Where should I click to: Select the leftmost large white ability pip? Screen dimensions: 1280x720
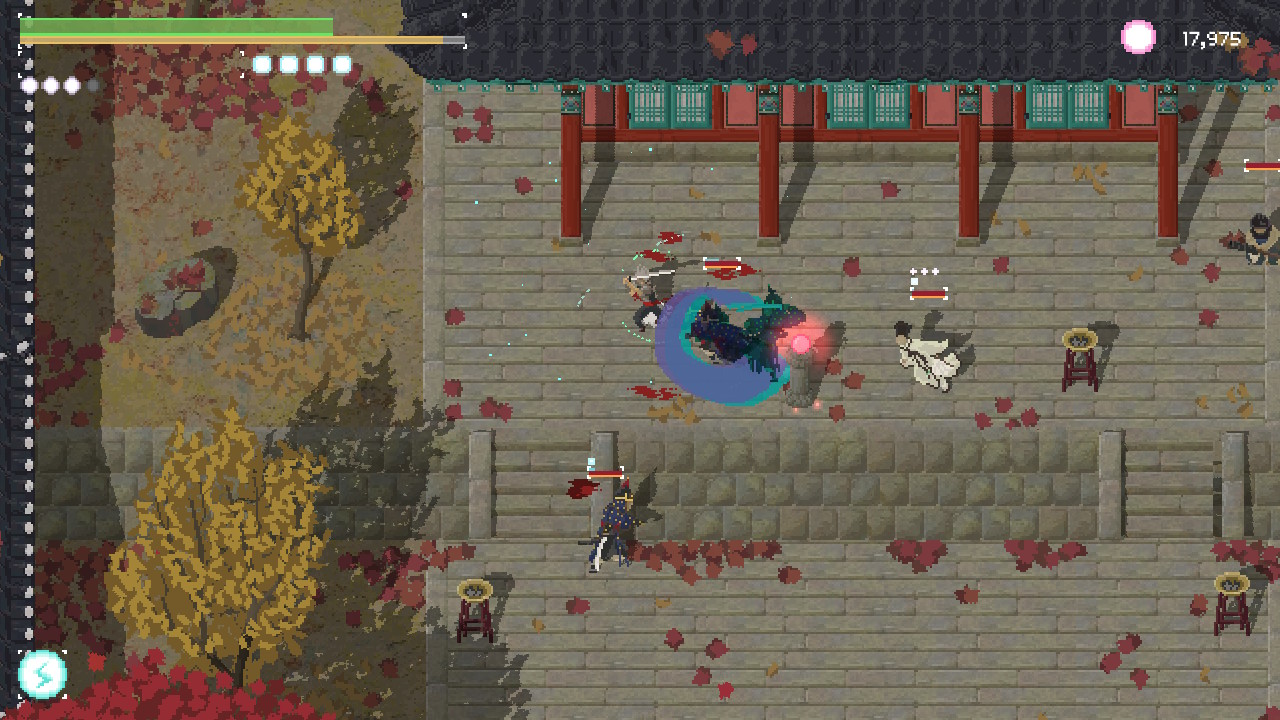[x=263, y=63]
